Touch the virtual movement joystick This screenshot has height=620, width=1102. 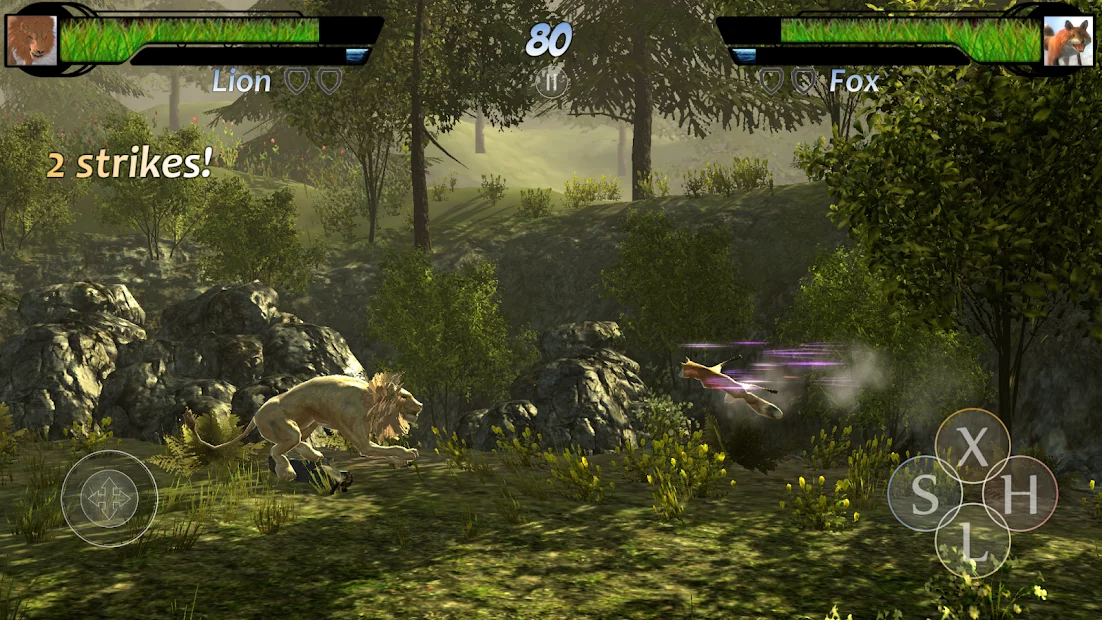click(109, 497)
